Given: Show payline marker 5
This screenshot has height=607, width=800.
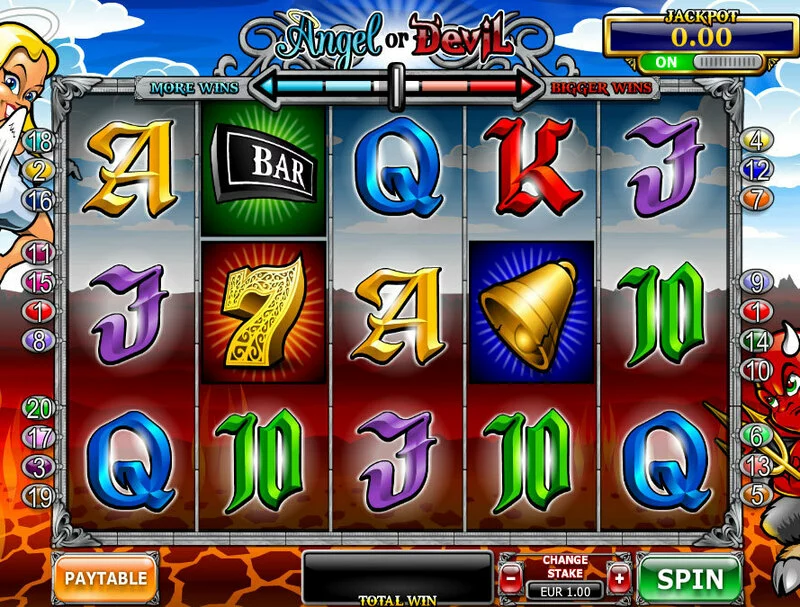Looking at the screenshot, I should point(757,494).
